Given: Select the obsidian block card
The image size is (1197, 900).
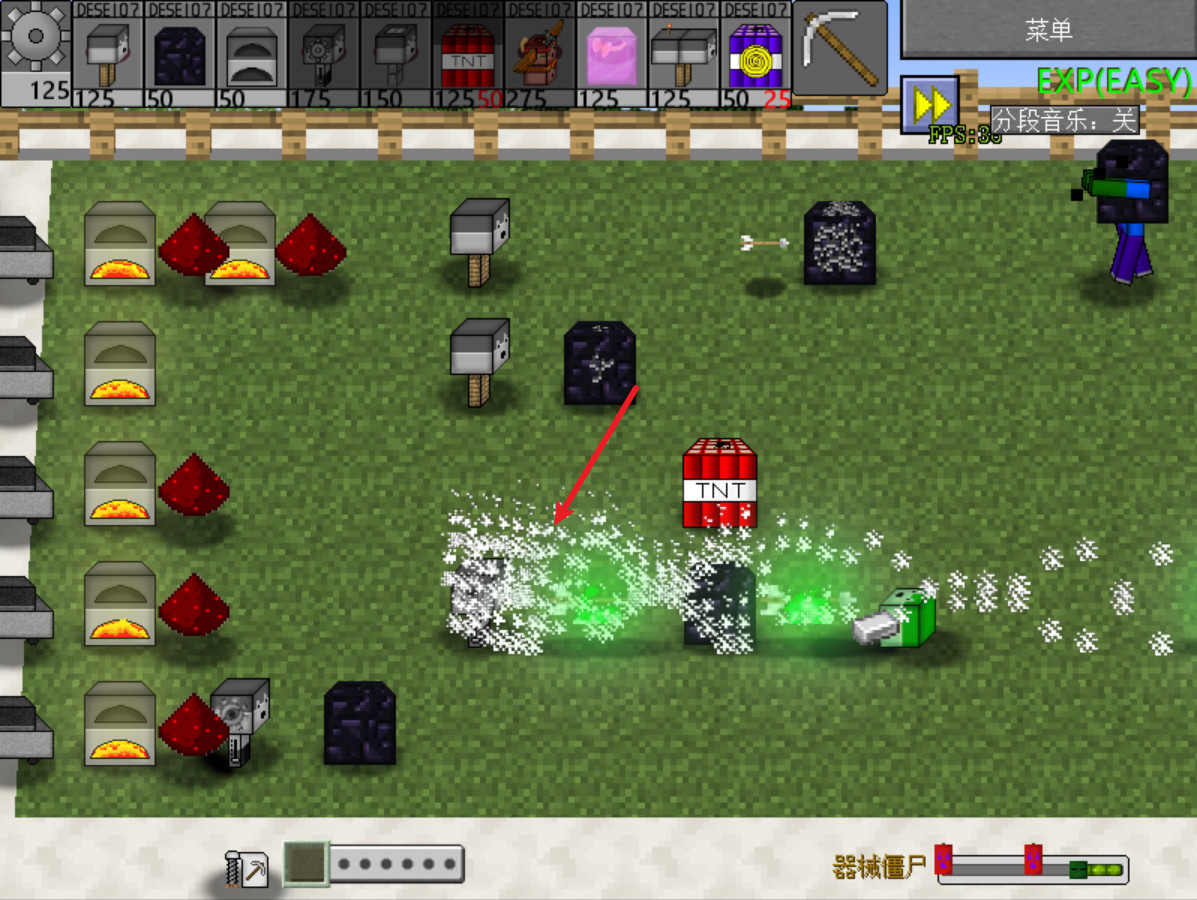Looking at the screenshot, I should click(x=180, y=54).
